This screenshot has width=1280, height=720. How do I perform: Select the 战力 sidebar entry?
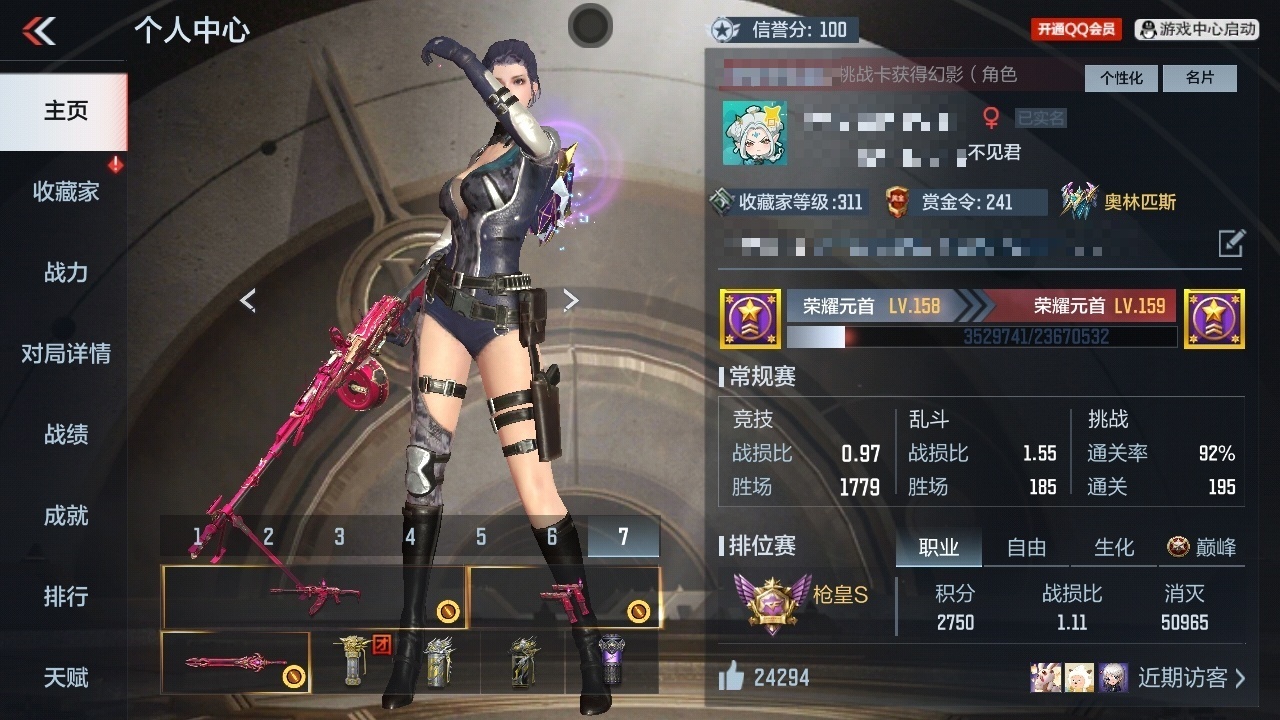(65, 273)
